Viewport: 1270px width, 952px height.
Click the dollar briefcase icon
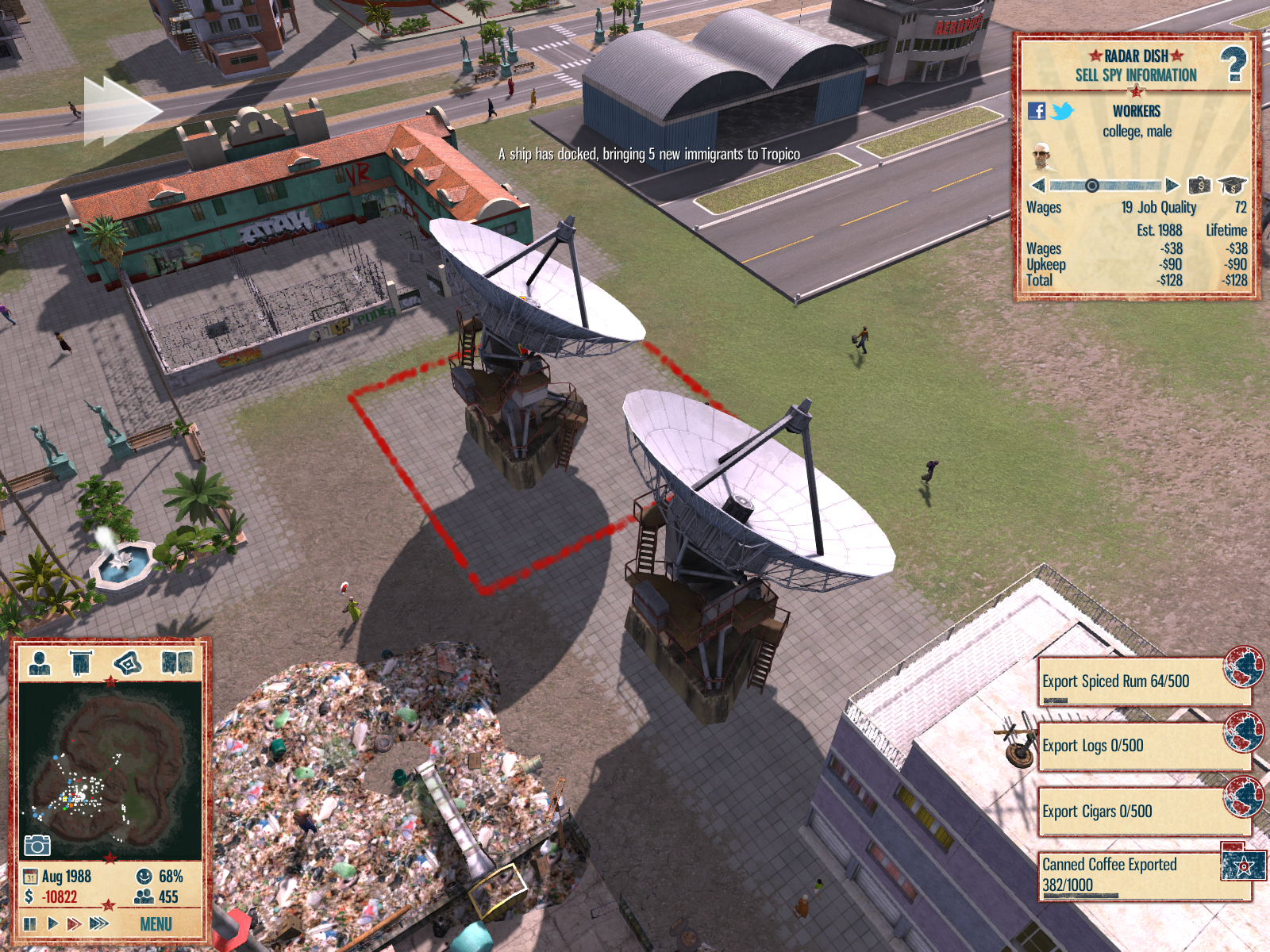1199,186
